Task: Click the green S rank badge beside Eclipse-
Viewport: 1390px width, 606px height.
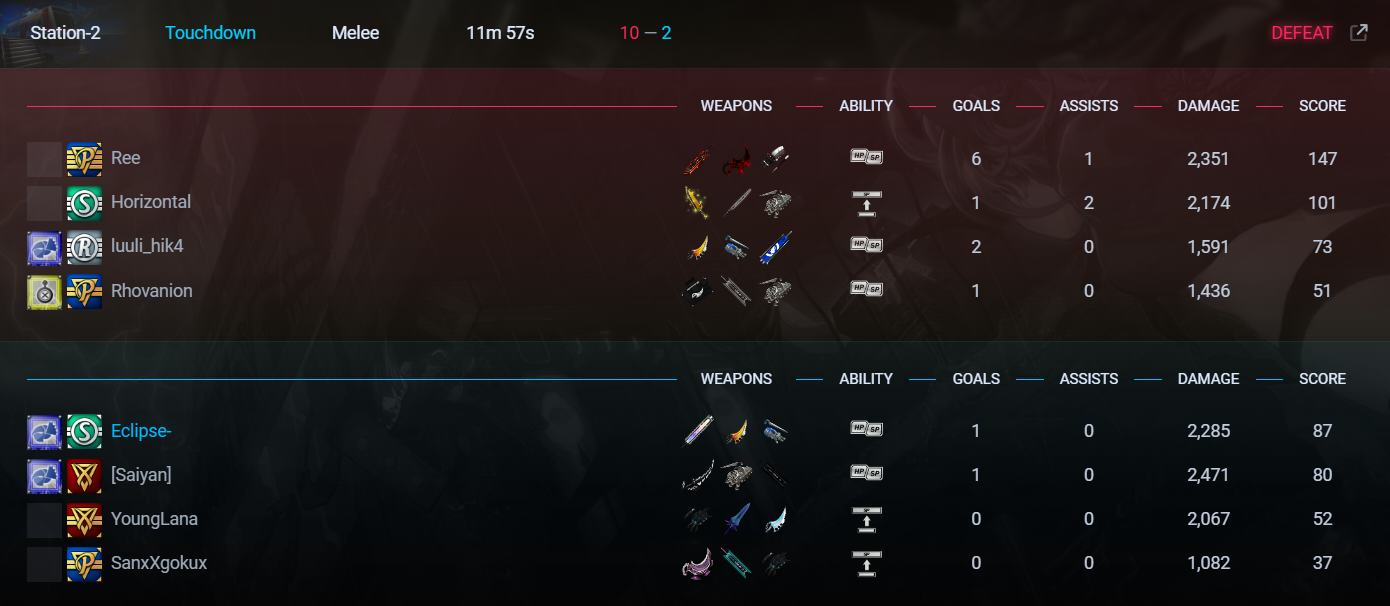Action: [x=84, y=431]
